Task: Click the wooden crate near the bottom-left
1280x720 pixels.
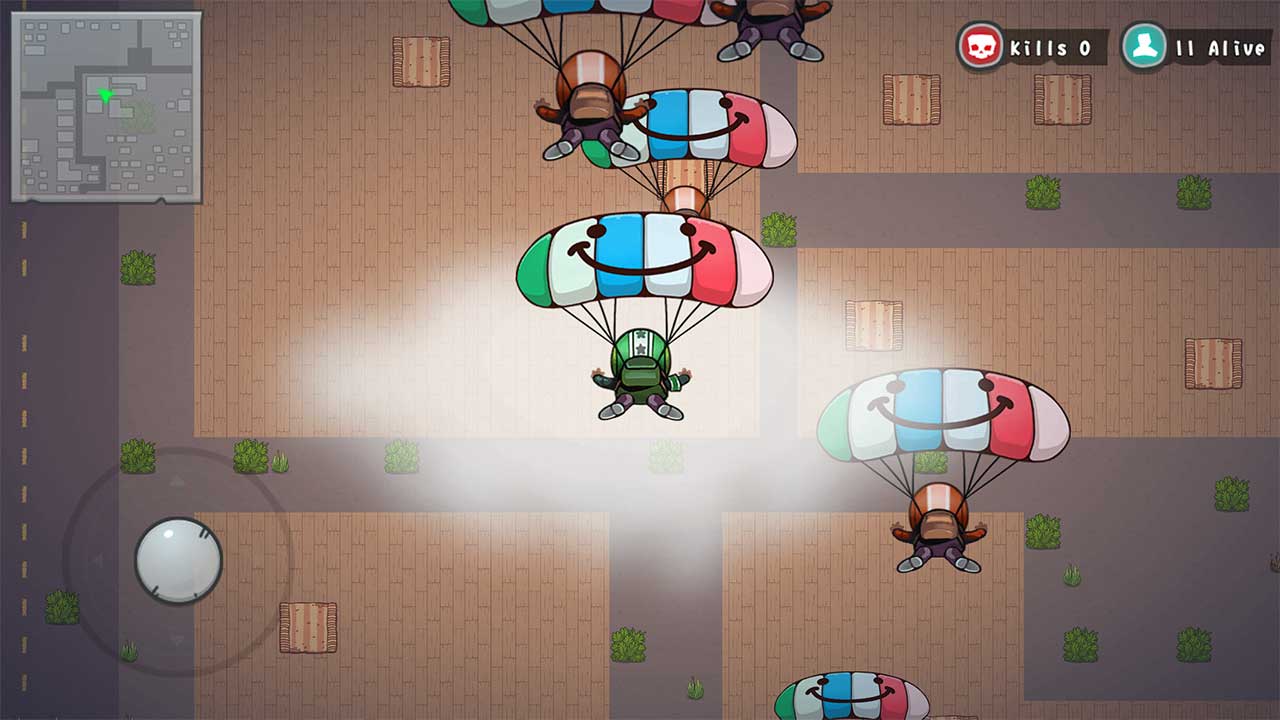Action: click(x=307, y=625)
